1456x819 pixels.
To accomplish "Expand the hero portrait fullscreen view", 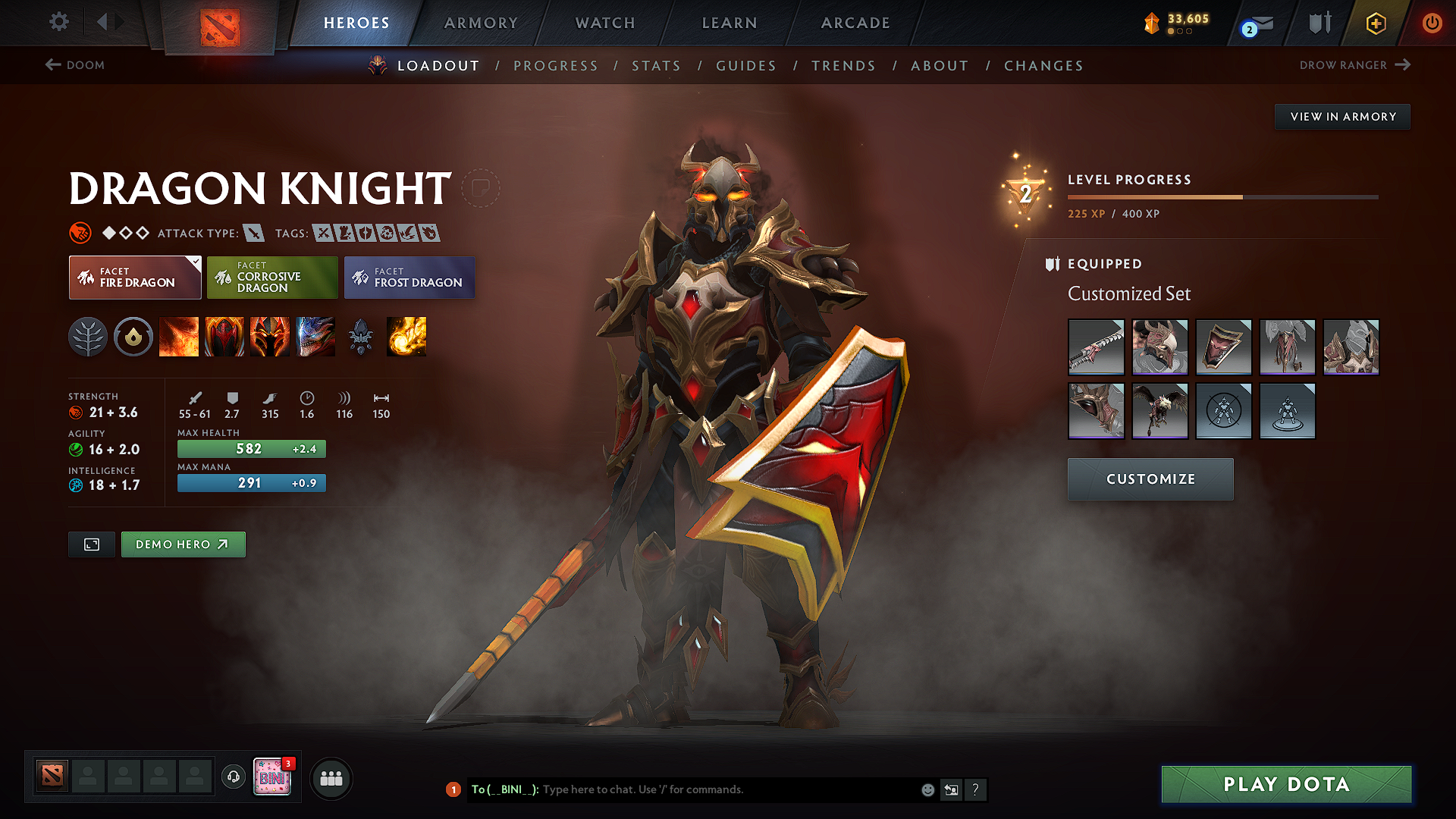I will pyautogui.click(x=91, y=544).
